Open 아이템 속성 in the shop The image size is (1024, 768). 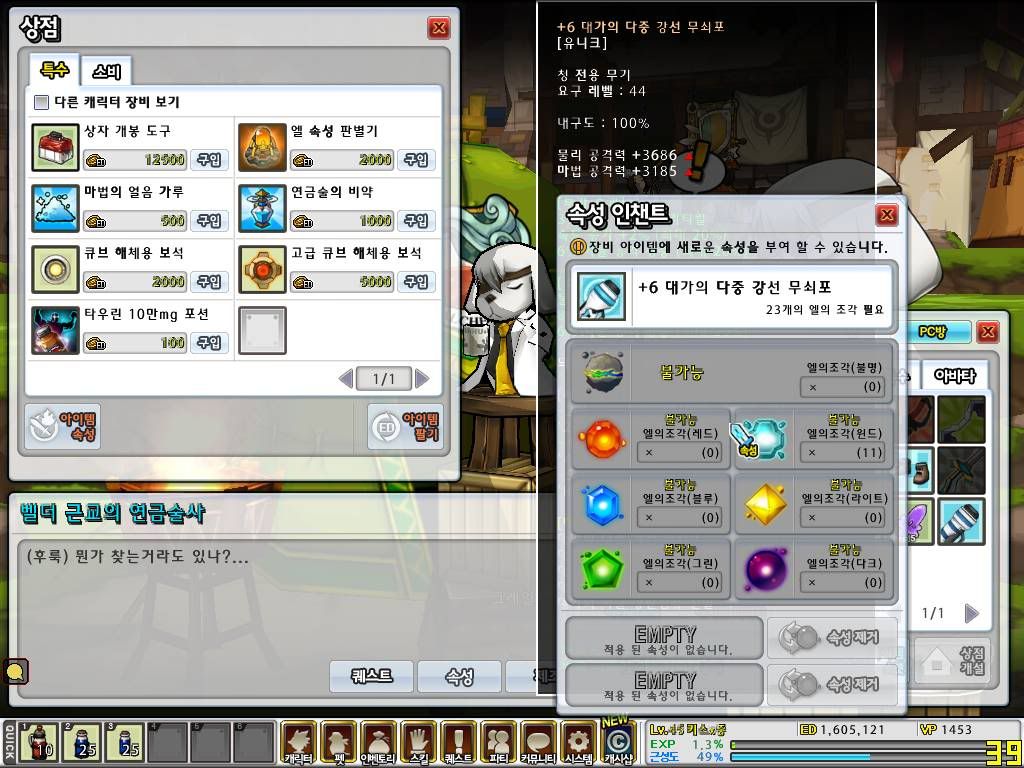(63, 427)
